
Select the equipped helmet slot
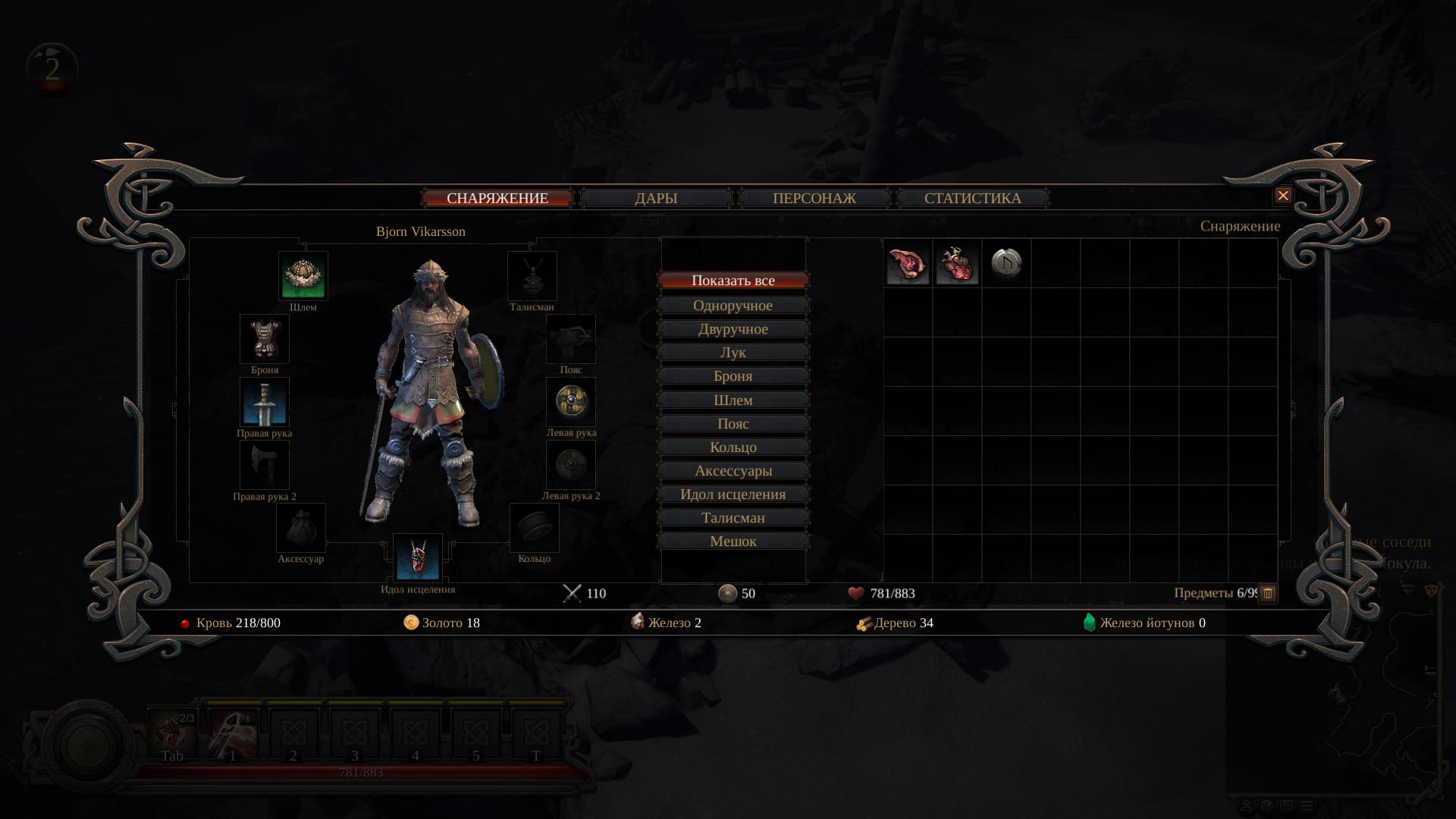pyautogui.click(x=303, y=276)
